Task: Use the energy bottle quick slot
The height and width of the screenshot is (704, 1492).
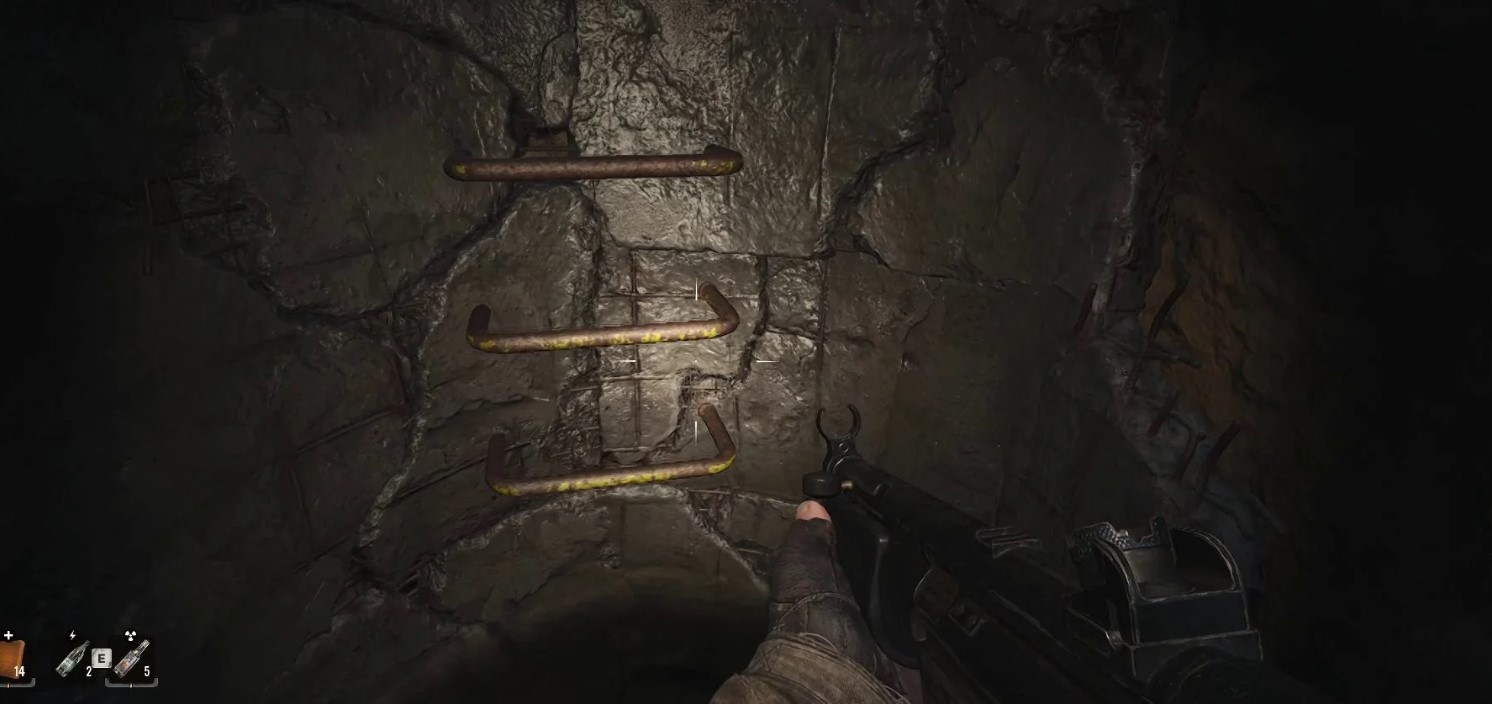Action: tap(72, 658)
